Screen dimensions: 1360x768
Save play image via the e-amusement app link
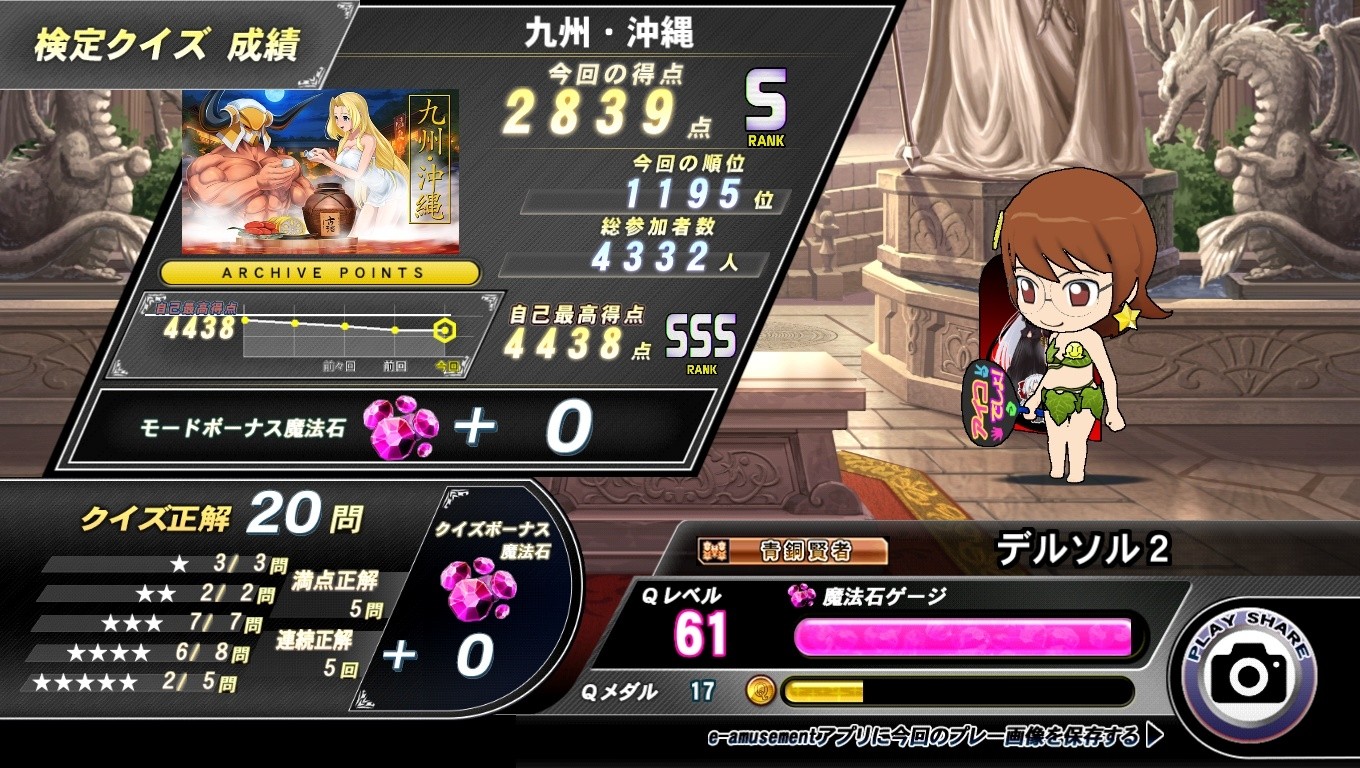click(934, 738)
